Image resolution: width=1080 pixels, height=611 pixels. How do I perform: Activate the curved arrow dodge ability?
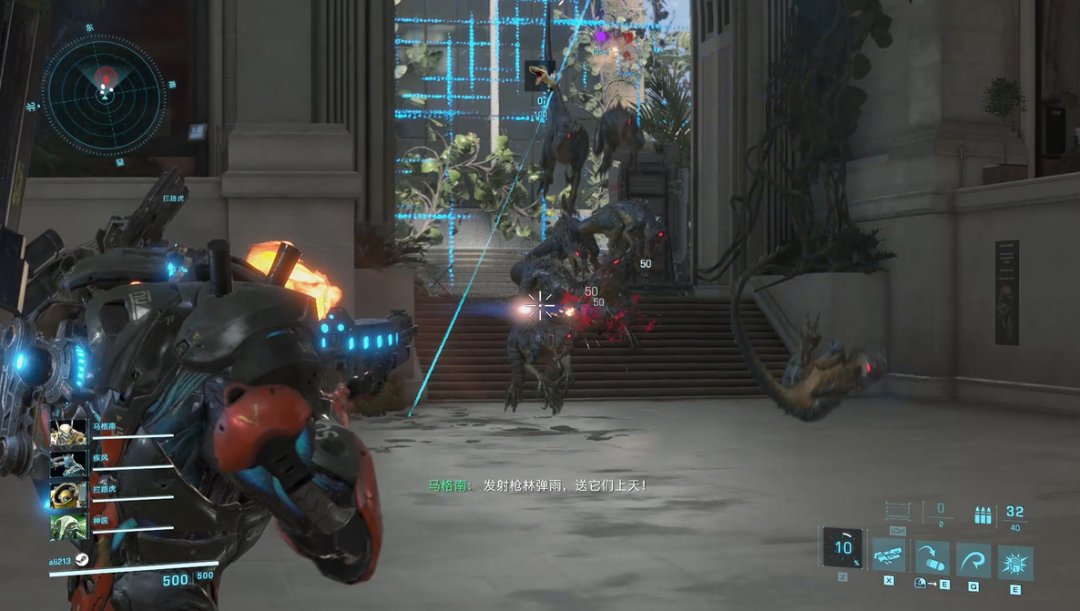click(973, 559)
